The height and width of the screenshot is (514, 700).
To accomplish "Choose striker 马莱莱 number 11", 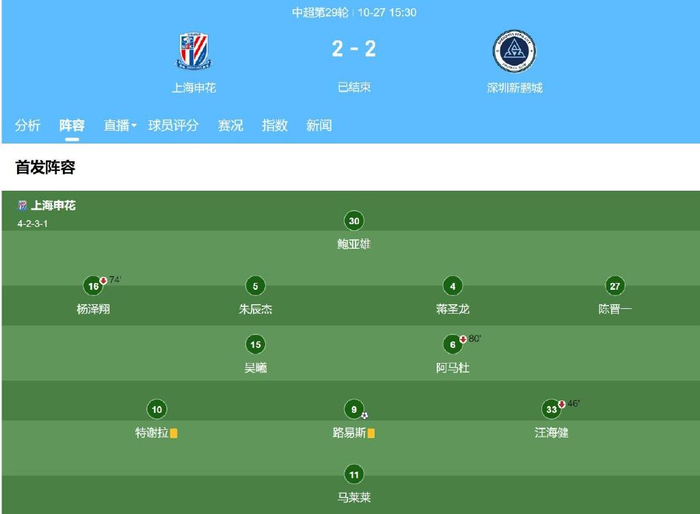I will click(354, 474).
